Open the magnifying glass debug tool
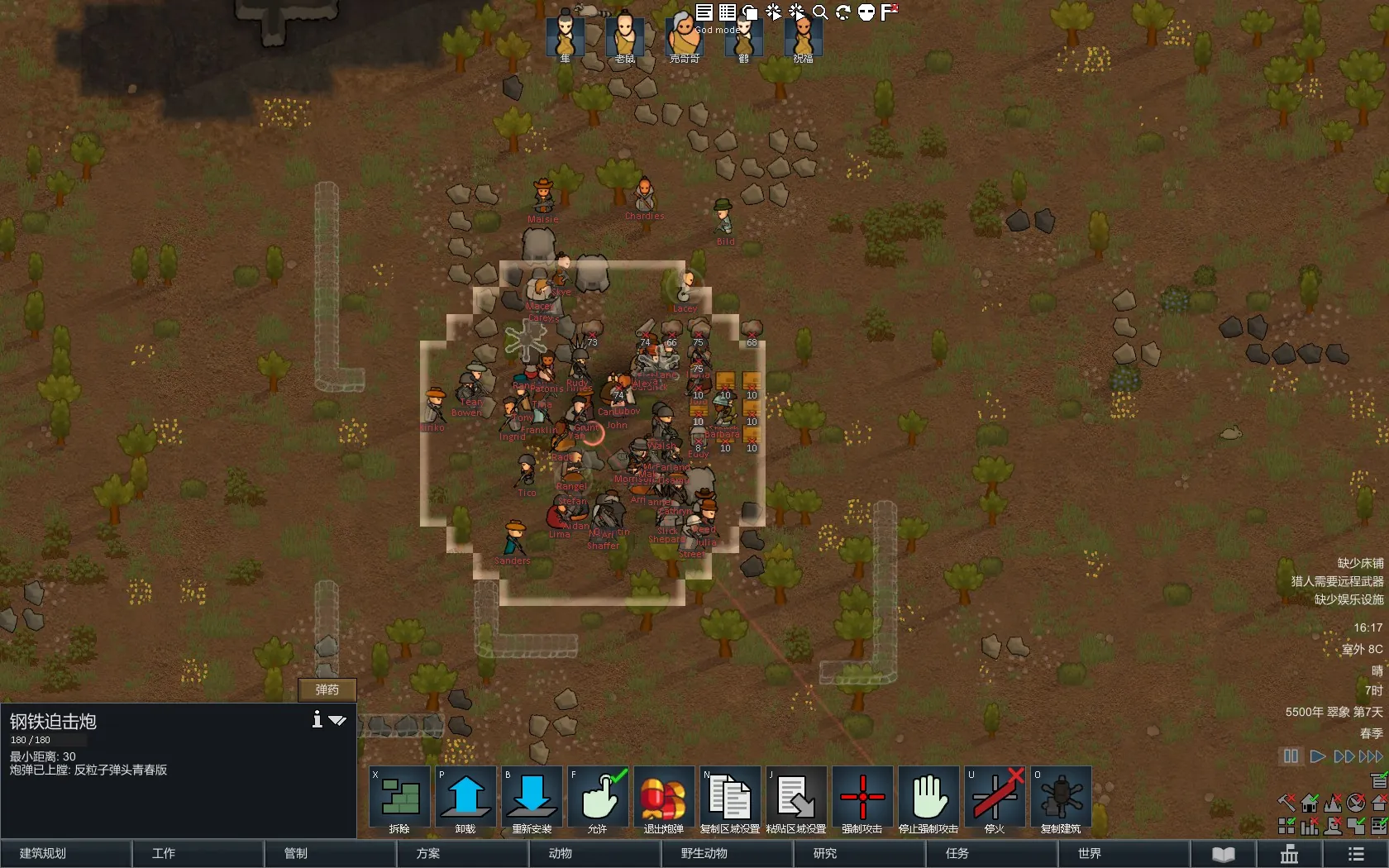The height and width of the screenshot is (868, 1389). 820,12
